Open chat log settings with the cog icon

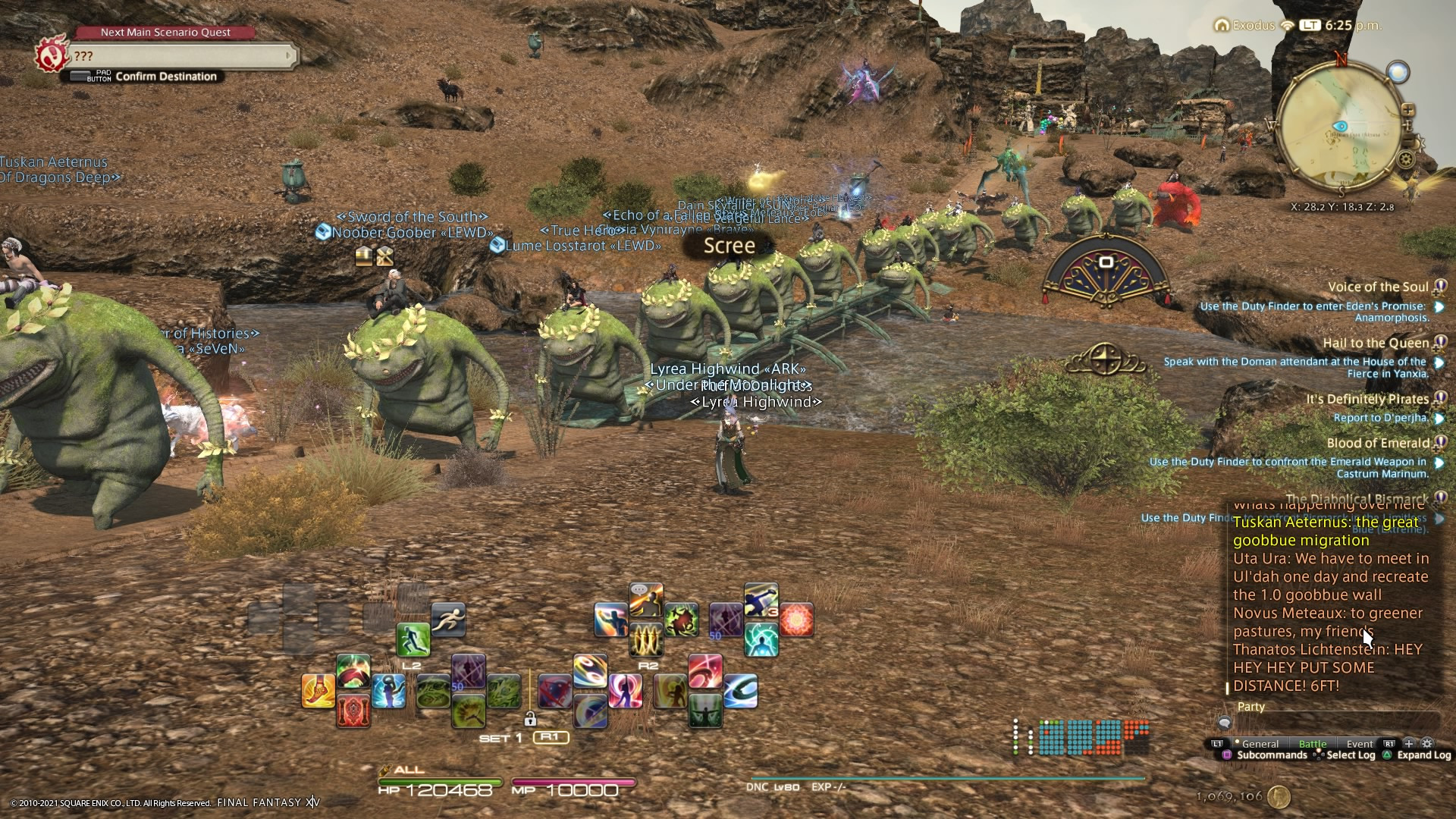pyautogui.click(x=1426, y=744)
